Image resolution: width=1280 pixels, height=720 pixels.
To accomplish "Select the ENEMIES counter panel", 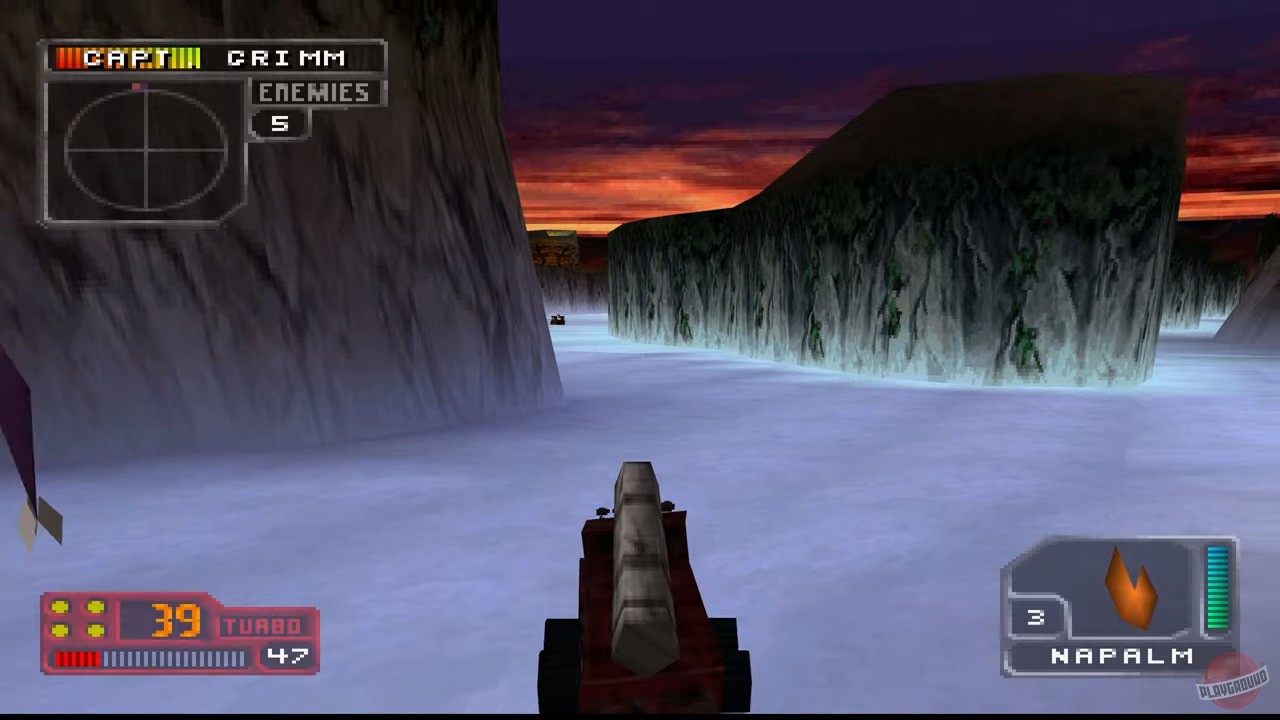I will [314, 92].
